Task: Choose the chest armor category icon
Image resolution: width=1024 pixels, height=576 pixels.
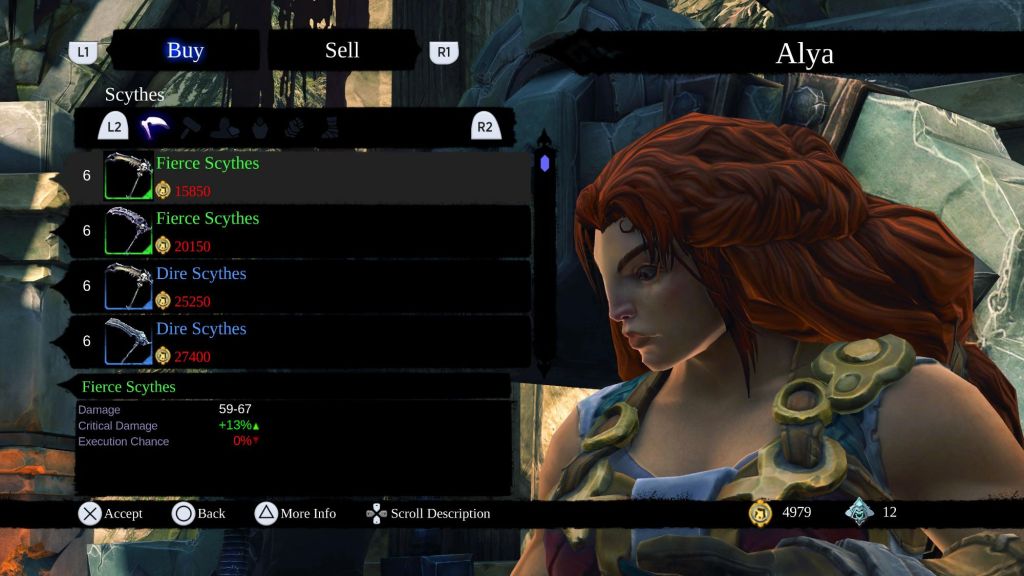Action: tap(259, 127)
